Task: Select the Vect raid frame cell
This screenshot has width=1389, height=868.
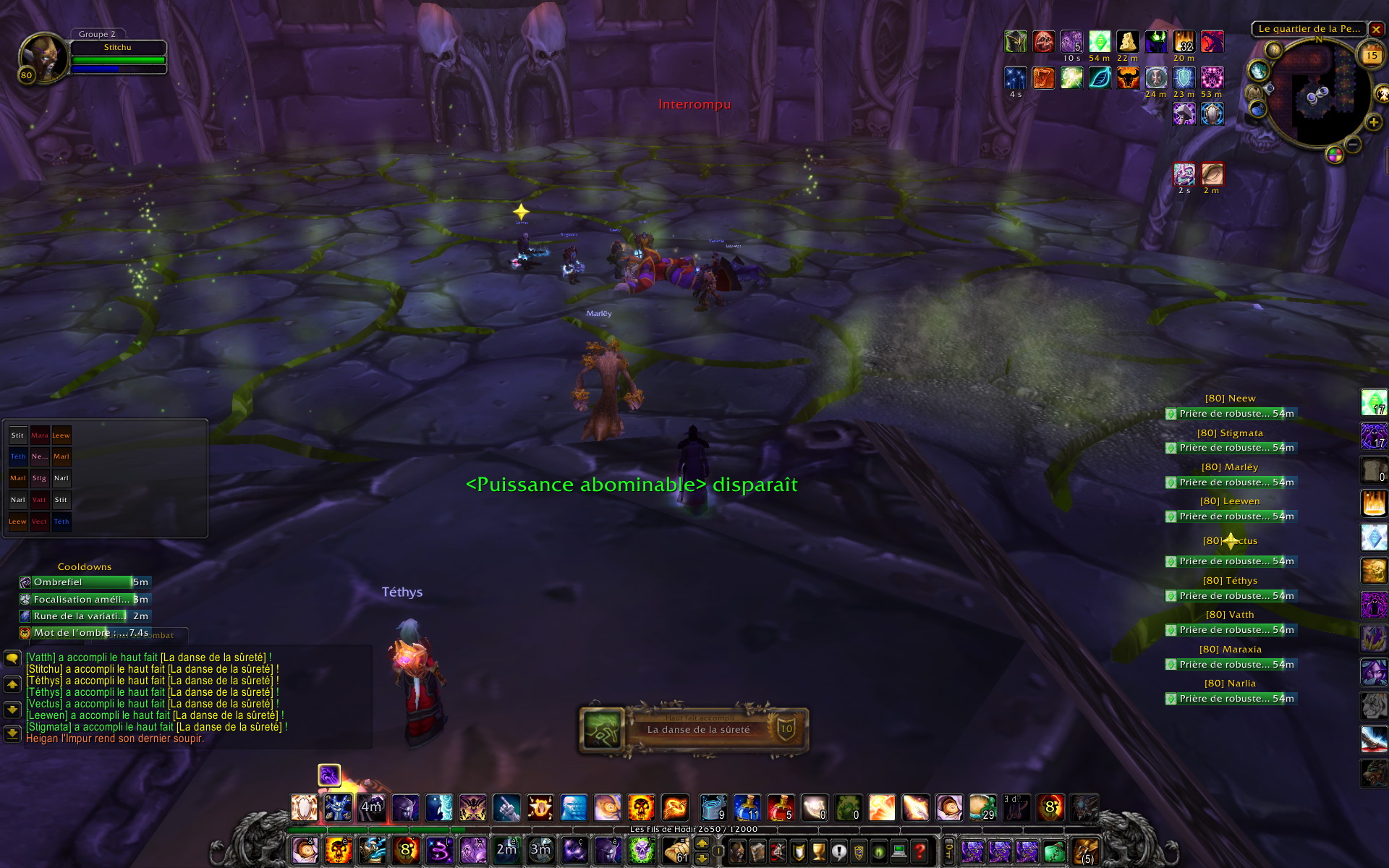Action: (39, 522)
